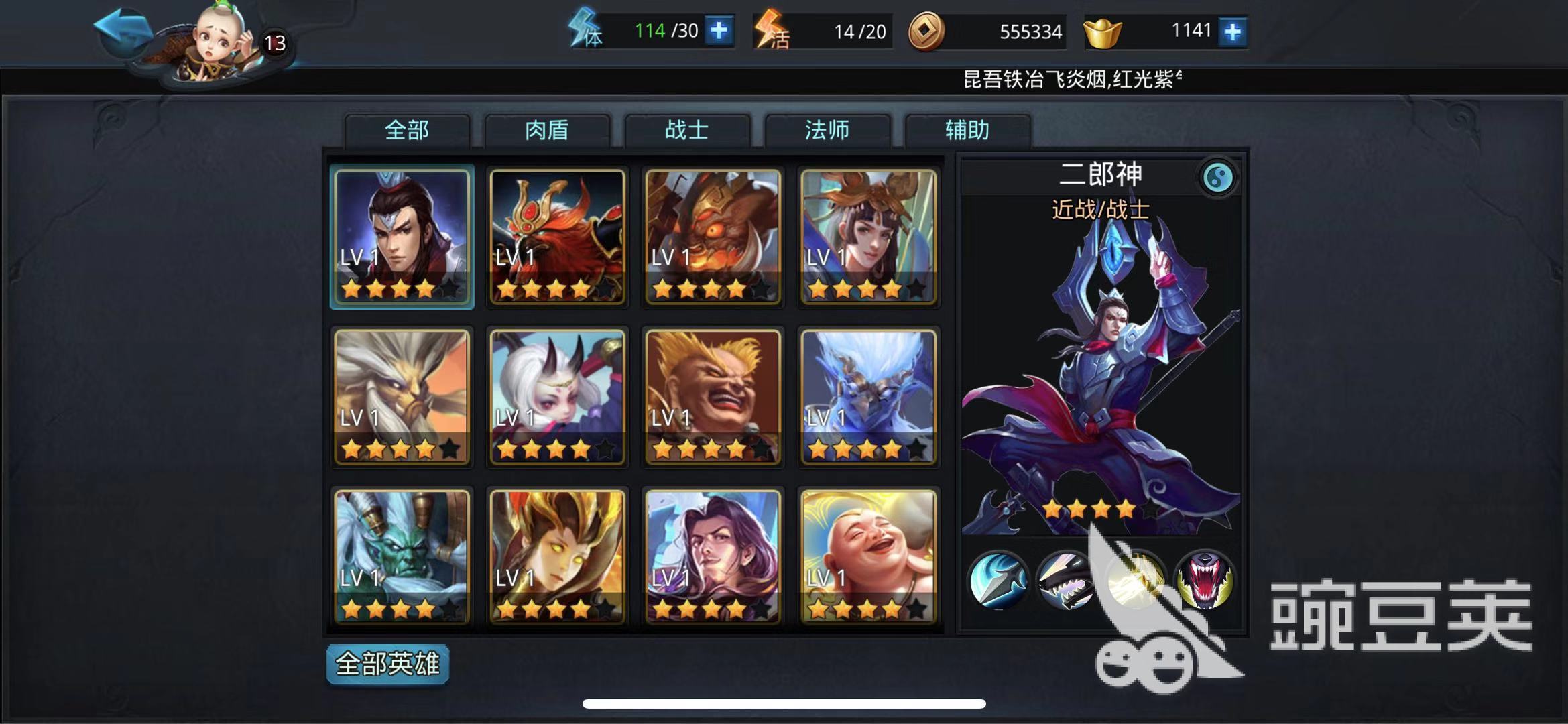Screen dimensions: 1568x724
Task: Open the 辅助 category
Action: [967, 131]
